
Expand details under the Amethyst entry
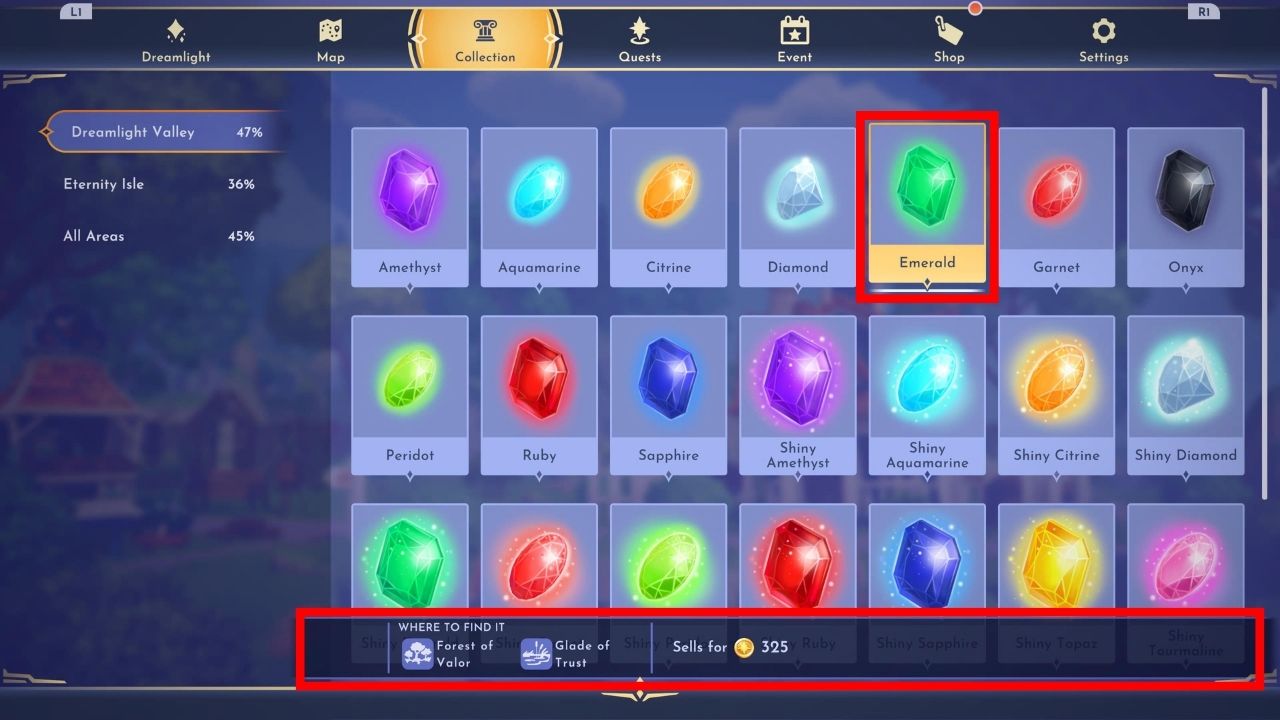point(410,289)
